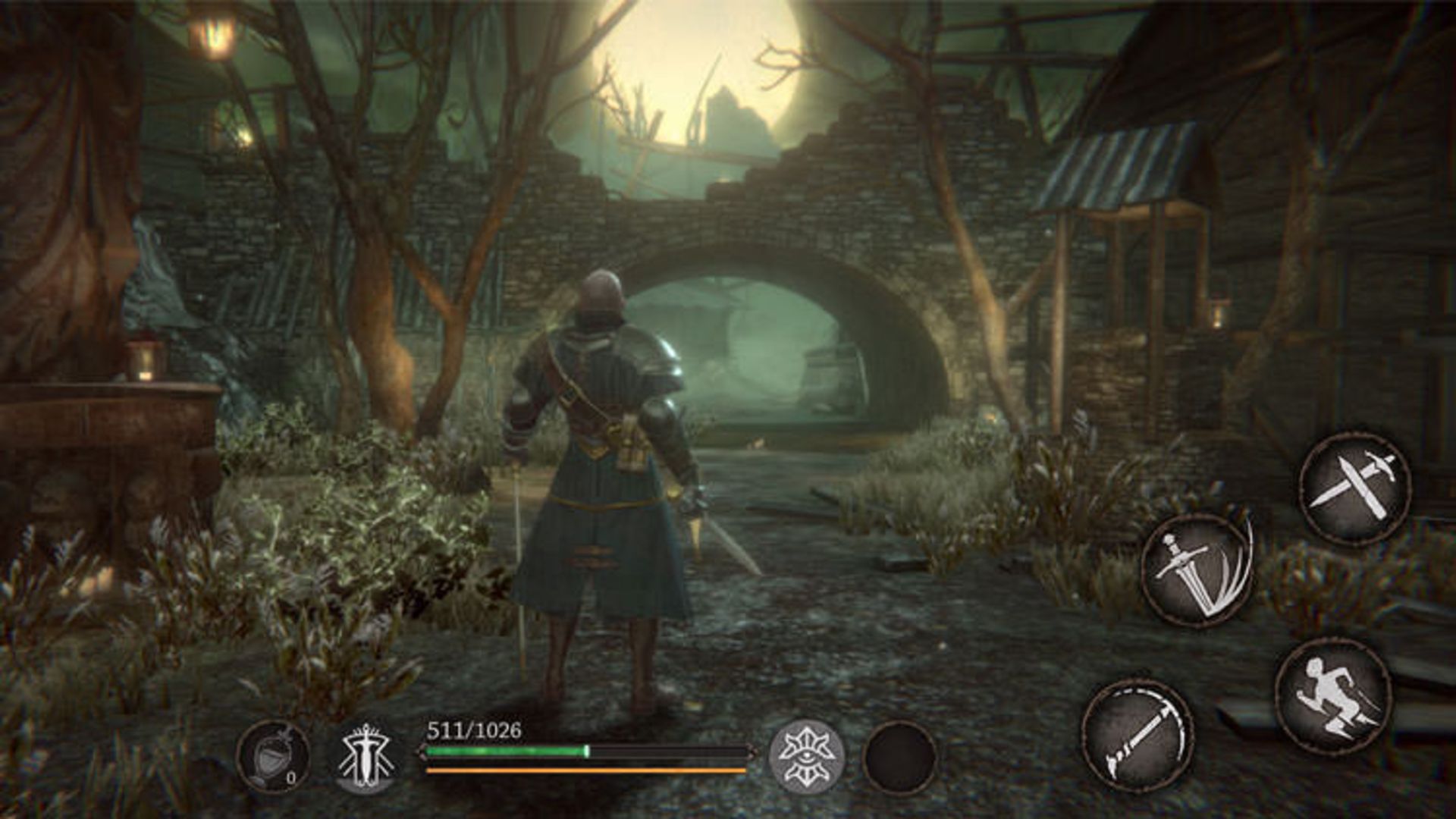Viewport: 1456px width, 819px height.
Task: Attack with the crossed swords button
Action: (1355, 488)
